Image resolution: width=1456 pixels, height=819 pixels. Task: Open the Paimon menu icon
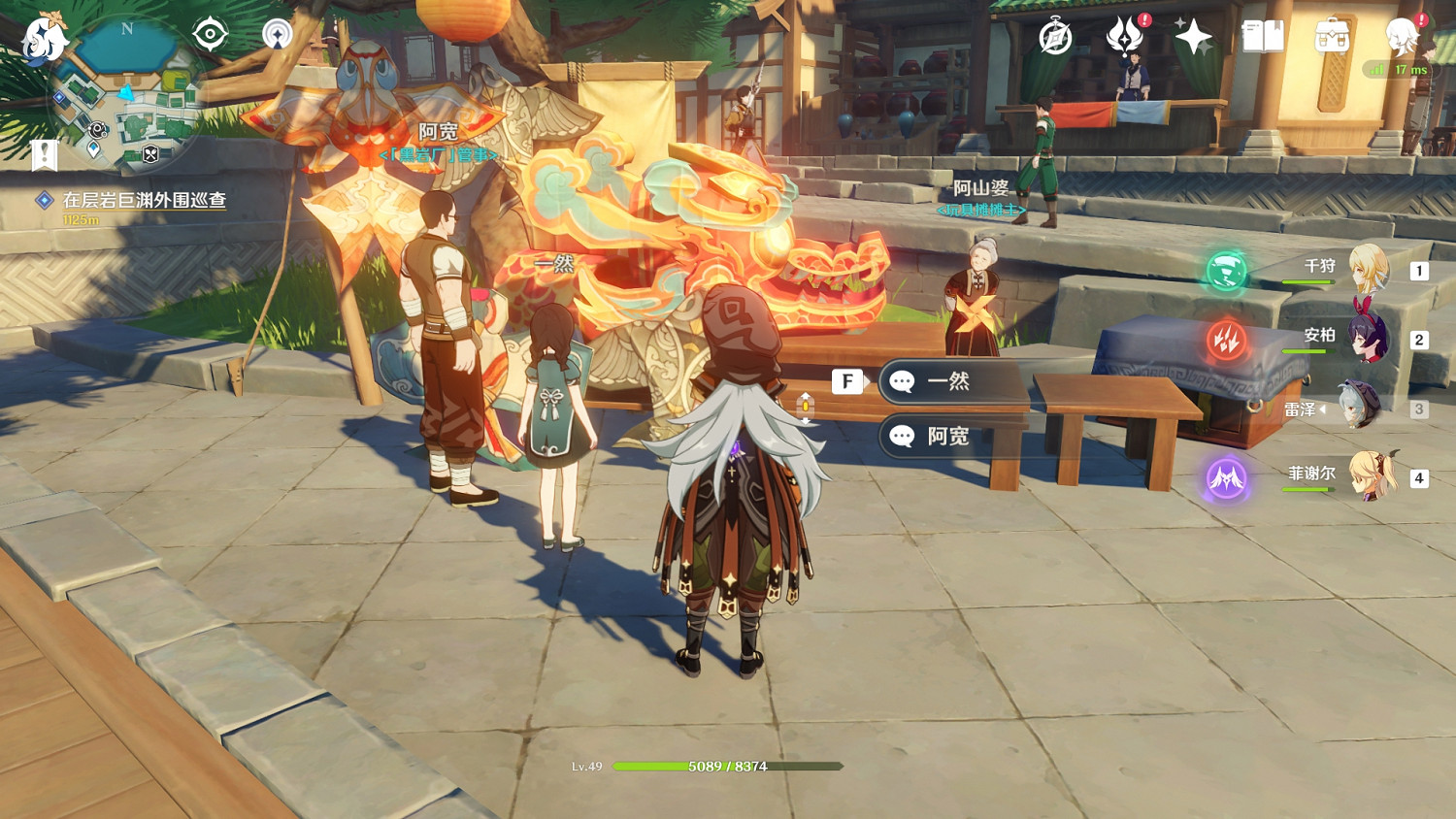tap(45, 39)
